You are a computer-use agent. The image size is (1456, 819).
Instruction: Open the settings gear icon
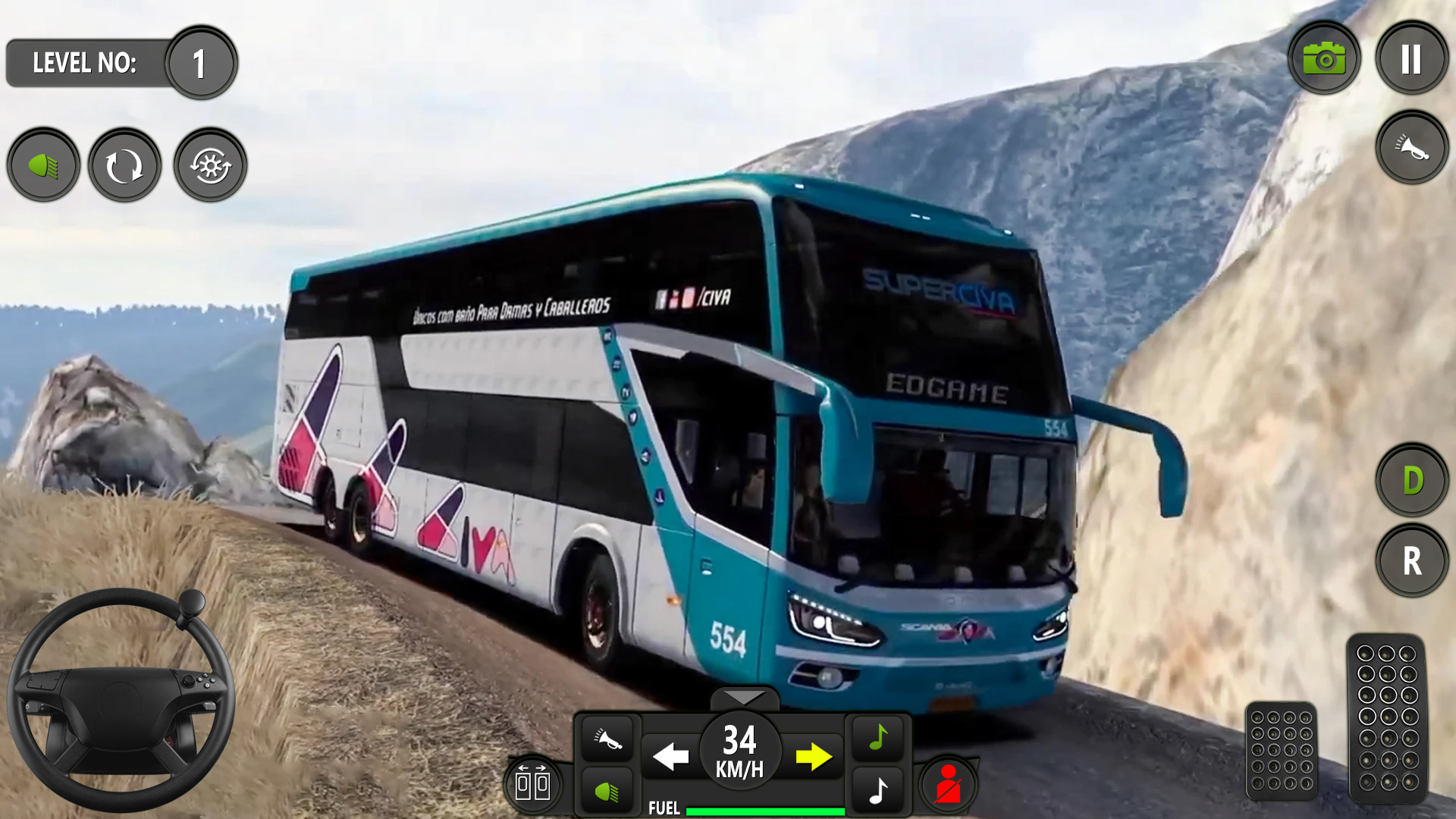(210, 165)
